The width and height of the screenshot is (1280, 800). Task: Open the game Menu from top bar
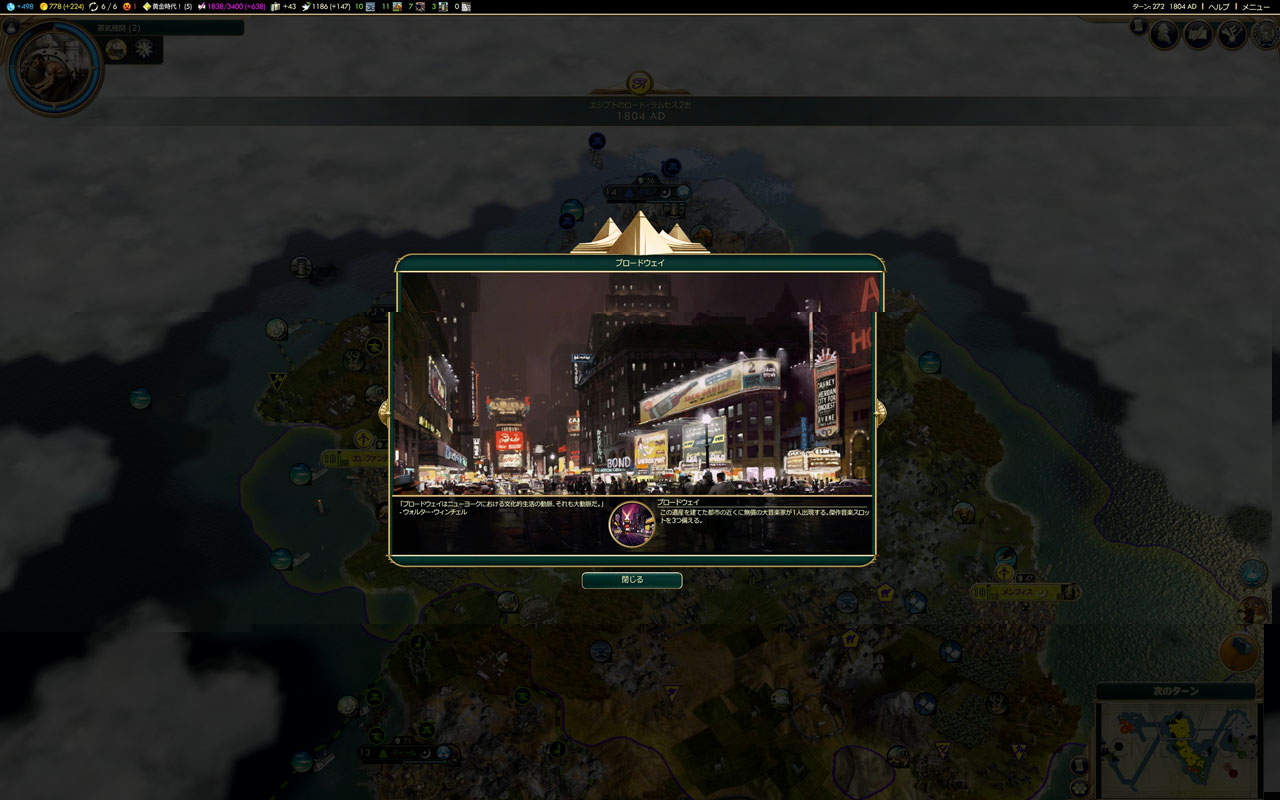click(x=1255, y=7)
